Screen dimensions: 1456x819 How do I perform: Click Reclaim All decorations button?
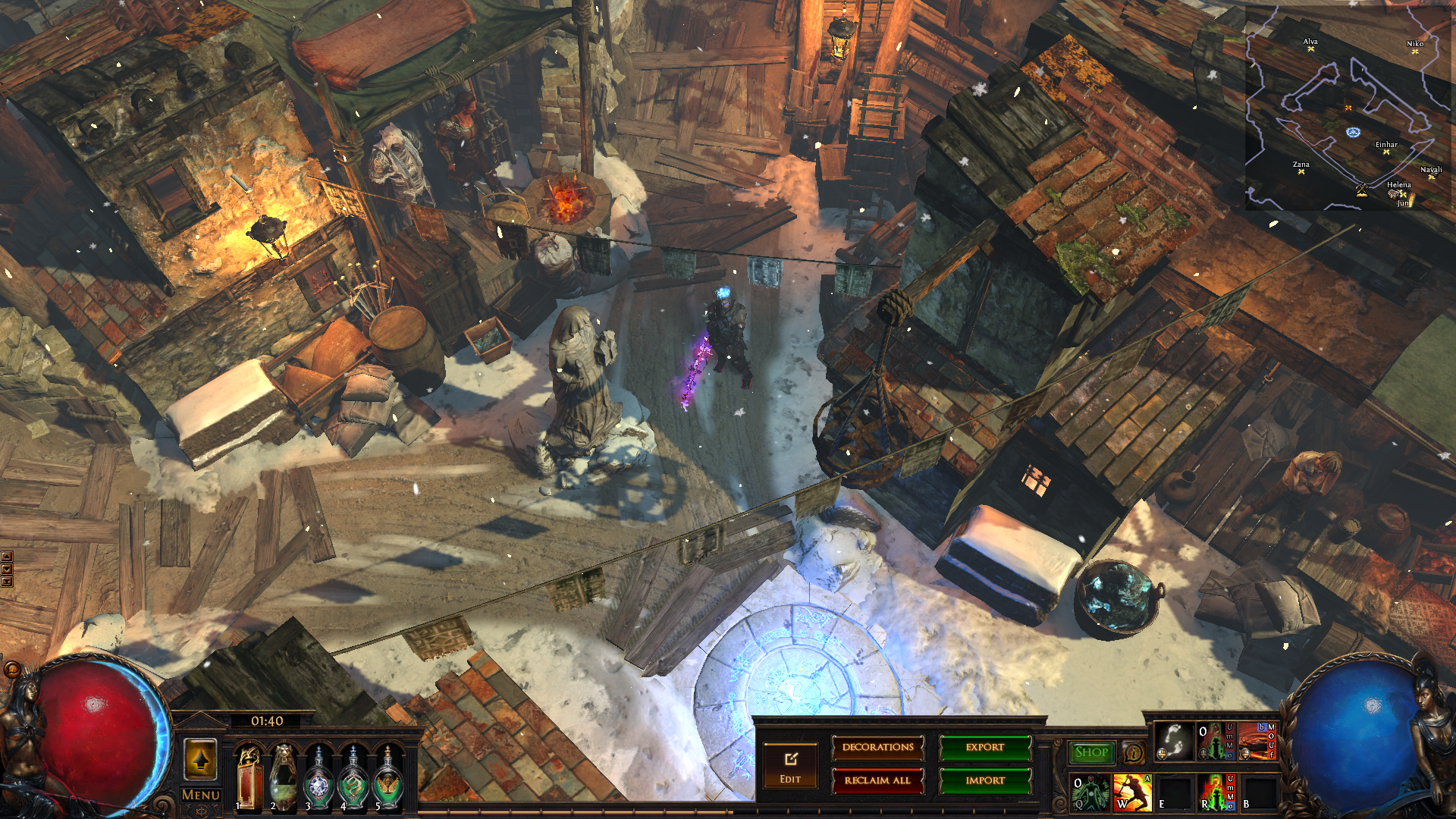878,780
